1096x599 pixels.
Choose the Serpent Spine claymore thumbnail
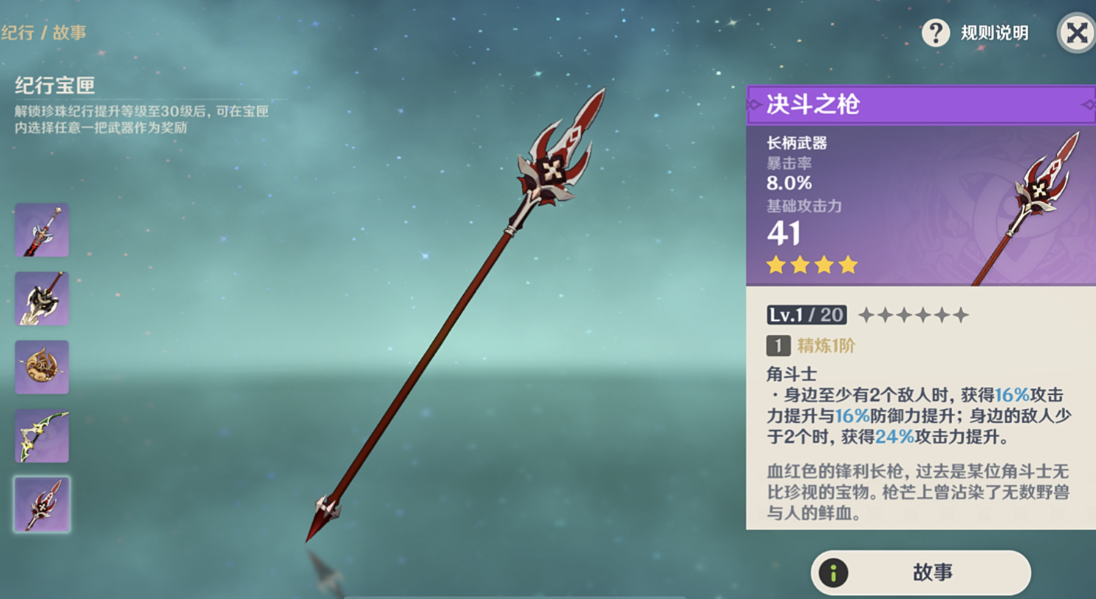tap(42, 298)
